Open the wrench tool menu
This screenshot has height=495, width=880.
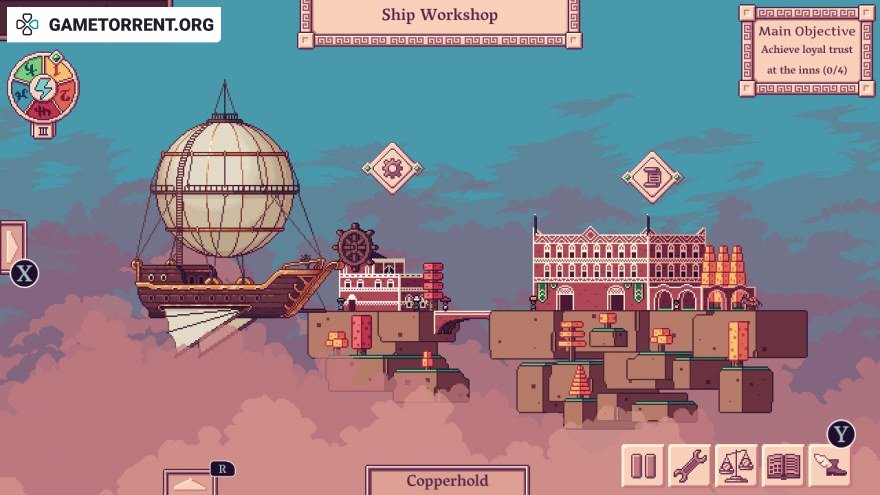[690, 466]
